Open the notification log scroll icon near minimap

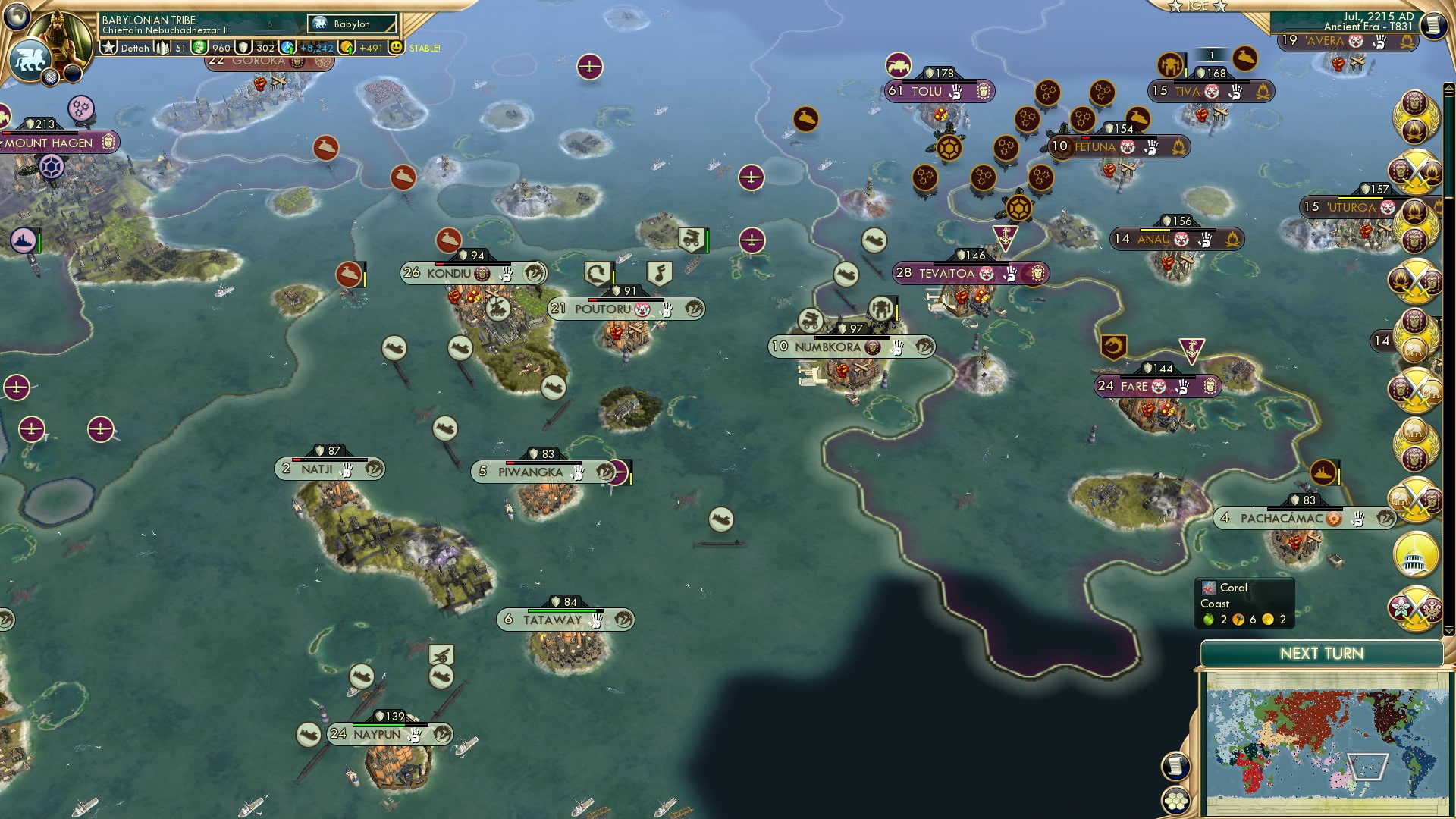(x=1176, y=767)
